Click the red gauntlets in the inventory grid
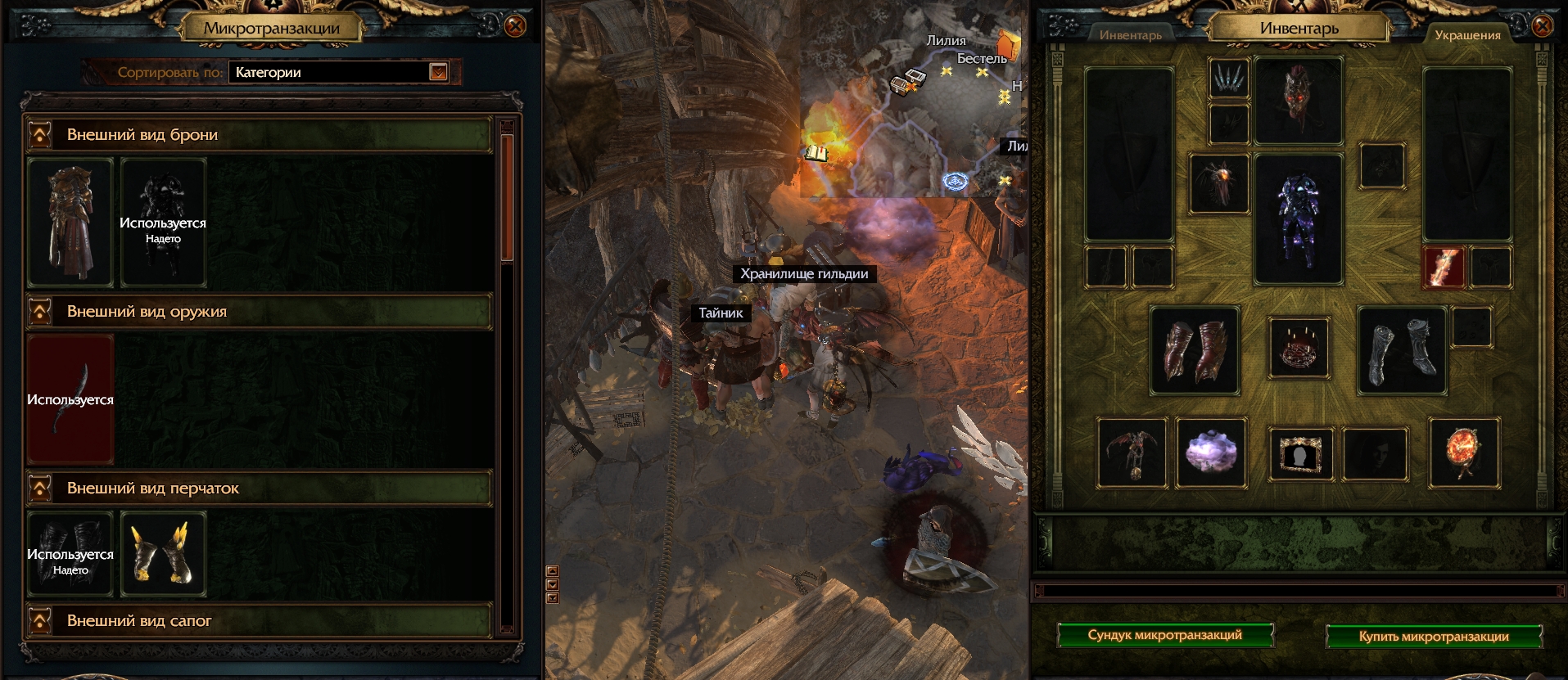 pos(1197,350)
